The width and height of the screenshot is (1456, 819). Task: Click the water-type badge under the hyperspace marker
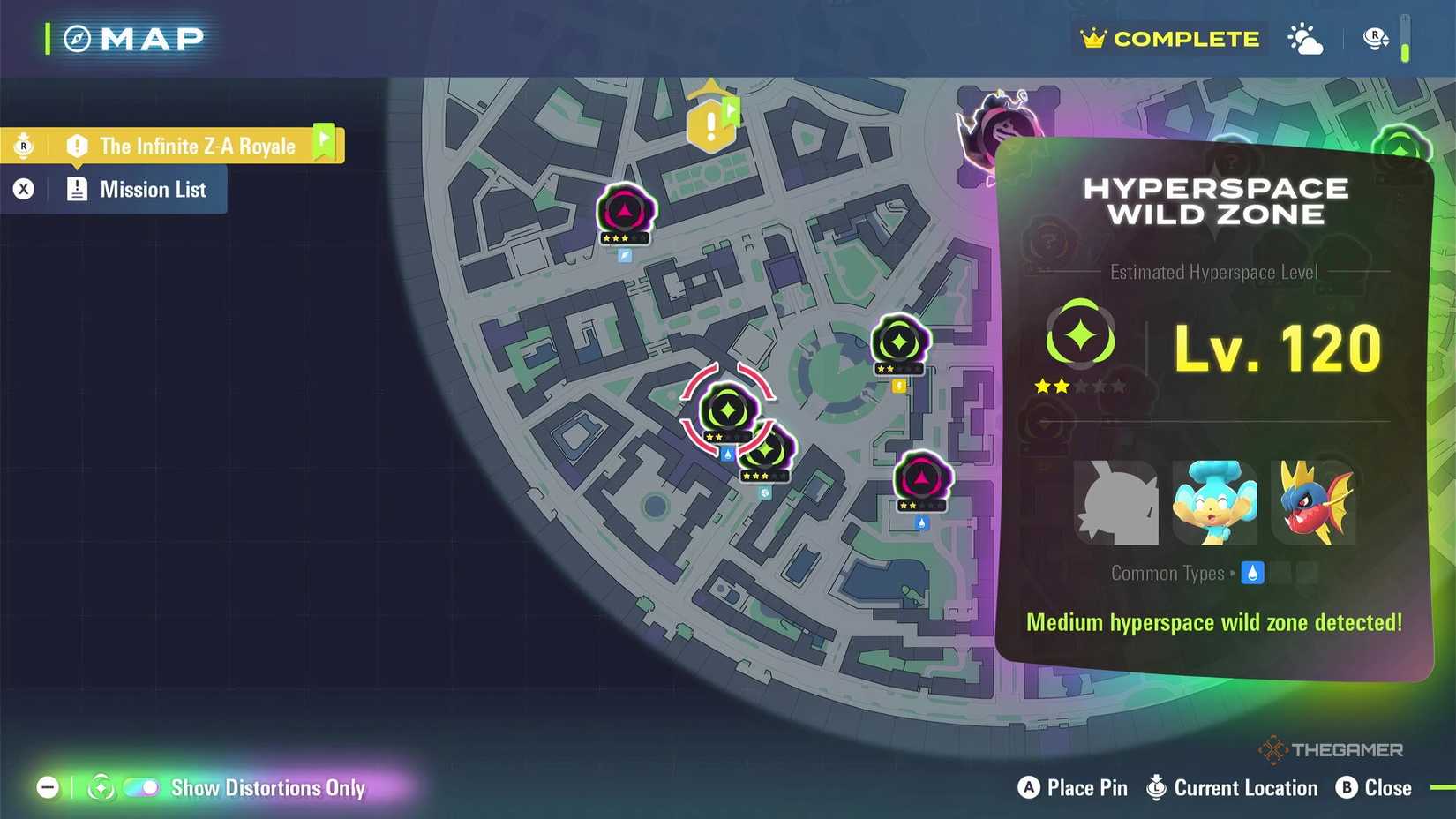coord(725,452)
